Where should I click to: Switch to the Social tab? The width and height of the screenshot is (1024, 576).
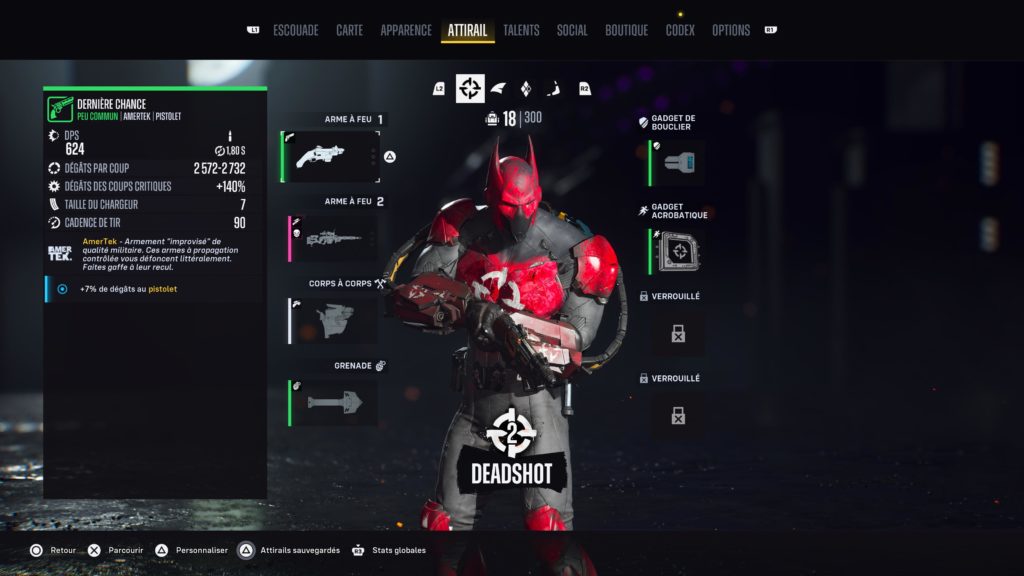572,31
